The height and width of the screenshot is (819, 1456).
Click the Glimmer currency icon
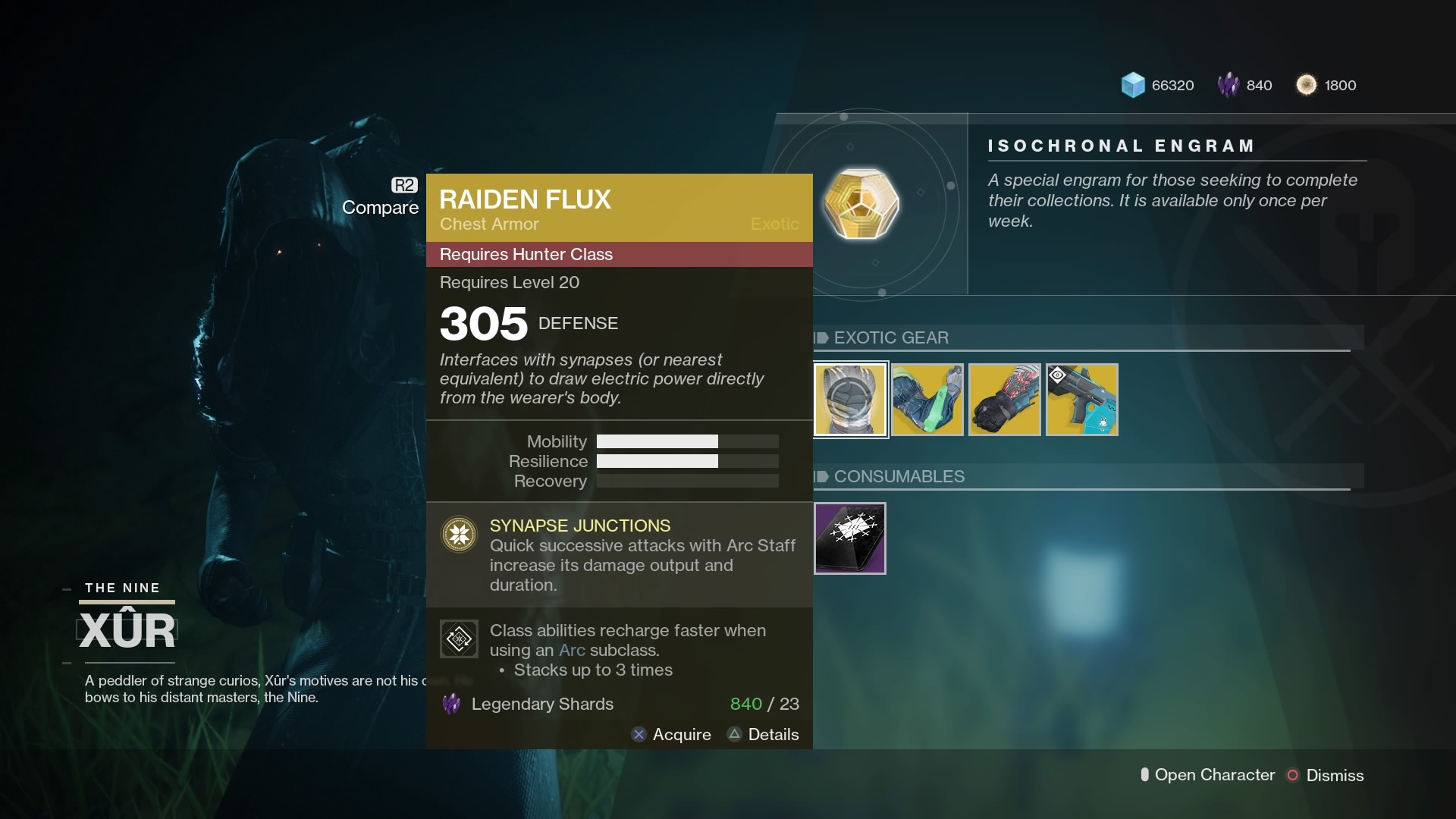1132,85
